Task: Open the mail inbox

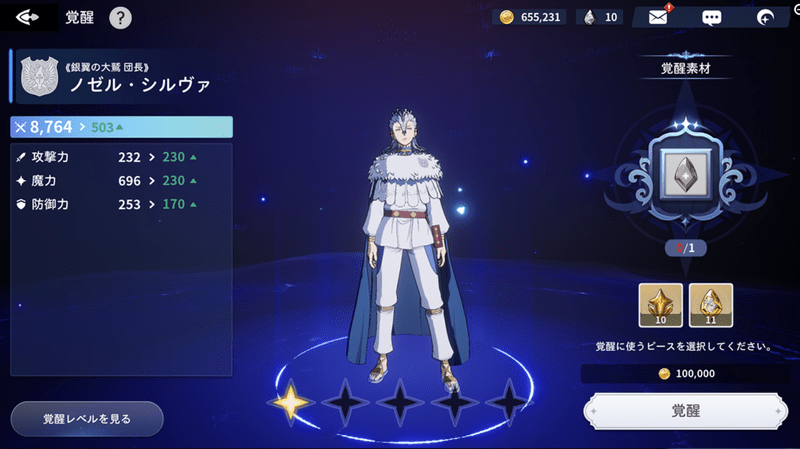Action: pyautogui.click(x=658, y=17)
